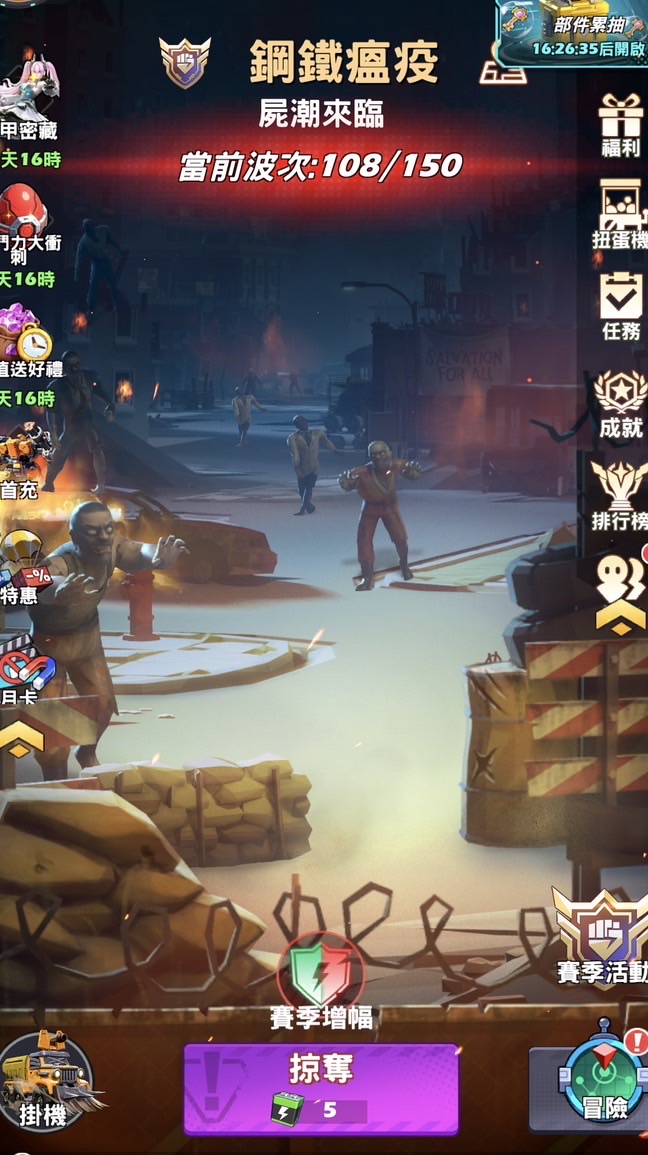Open the 直送好禮 gift event
Viewport: 648px width, 1155px height.
26,345
